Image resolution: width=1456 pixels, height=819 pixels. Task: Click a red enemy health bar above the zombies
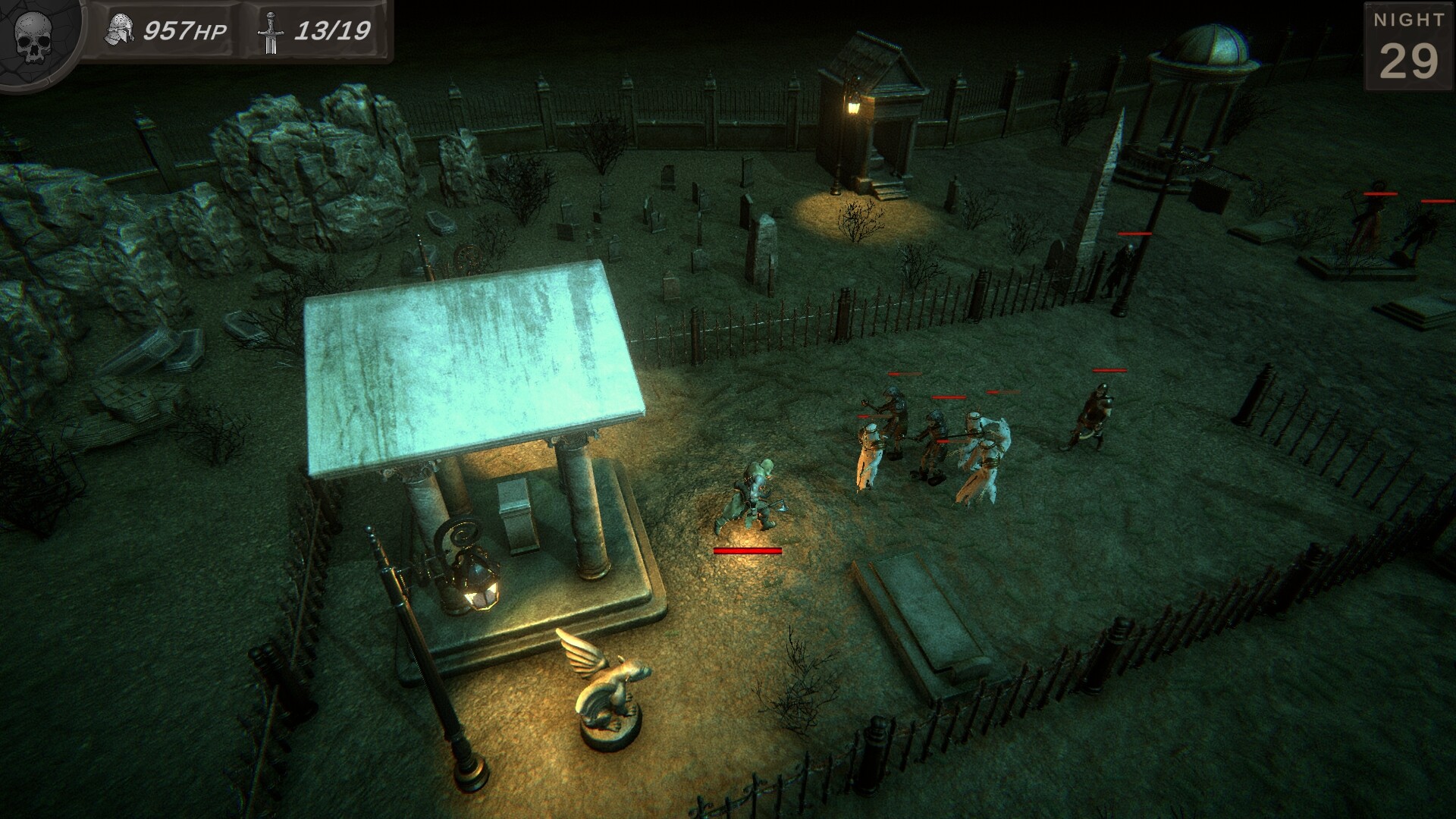[948, 397]
